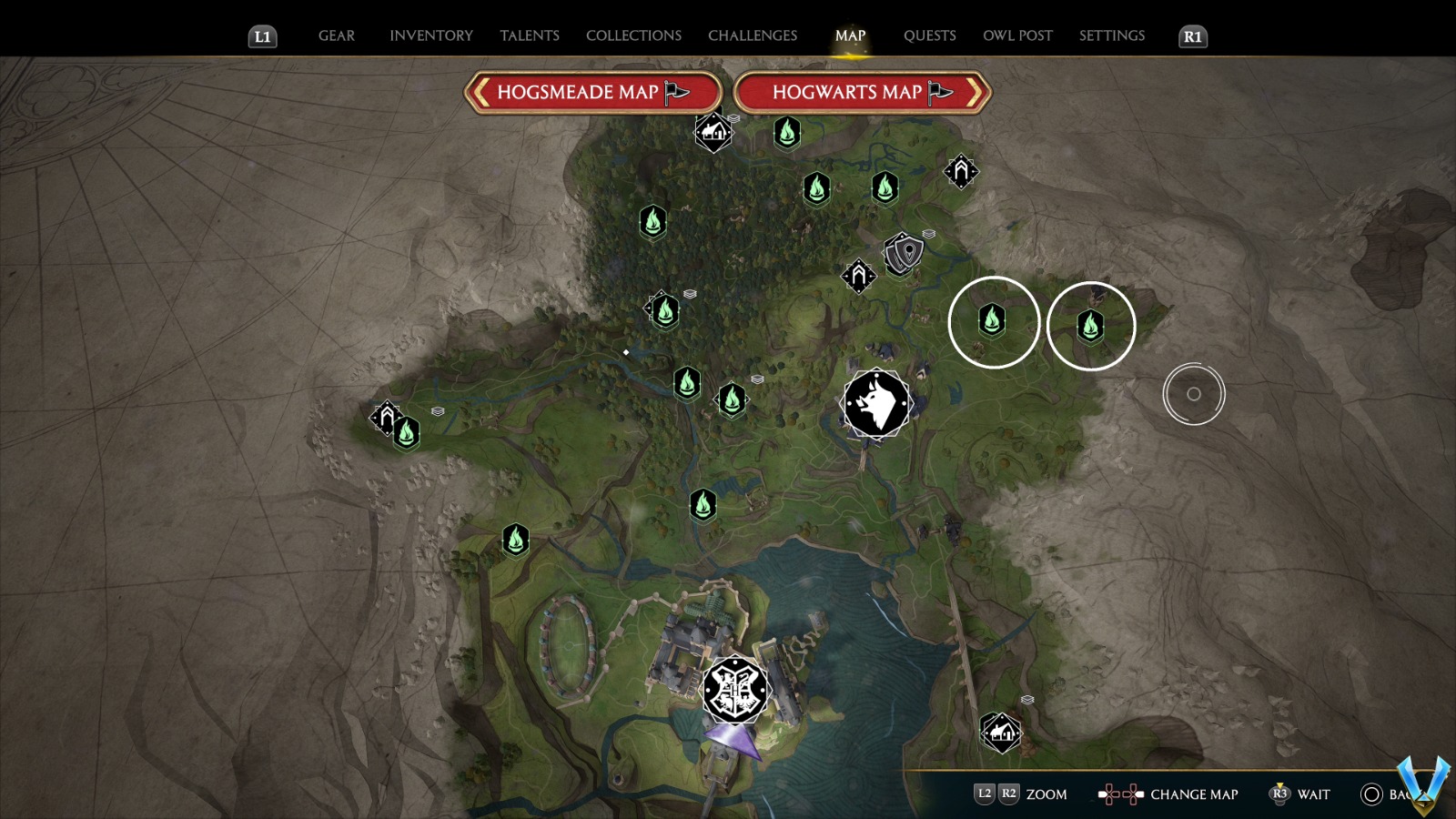
Task: Select the boar-head Hogsmeade village map icon
Action: [x=875, y=404]
